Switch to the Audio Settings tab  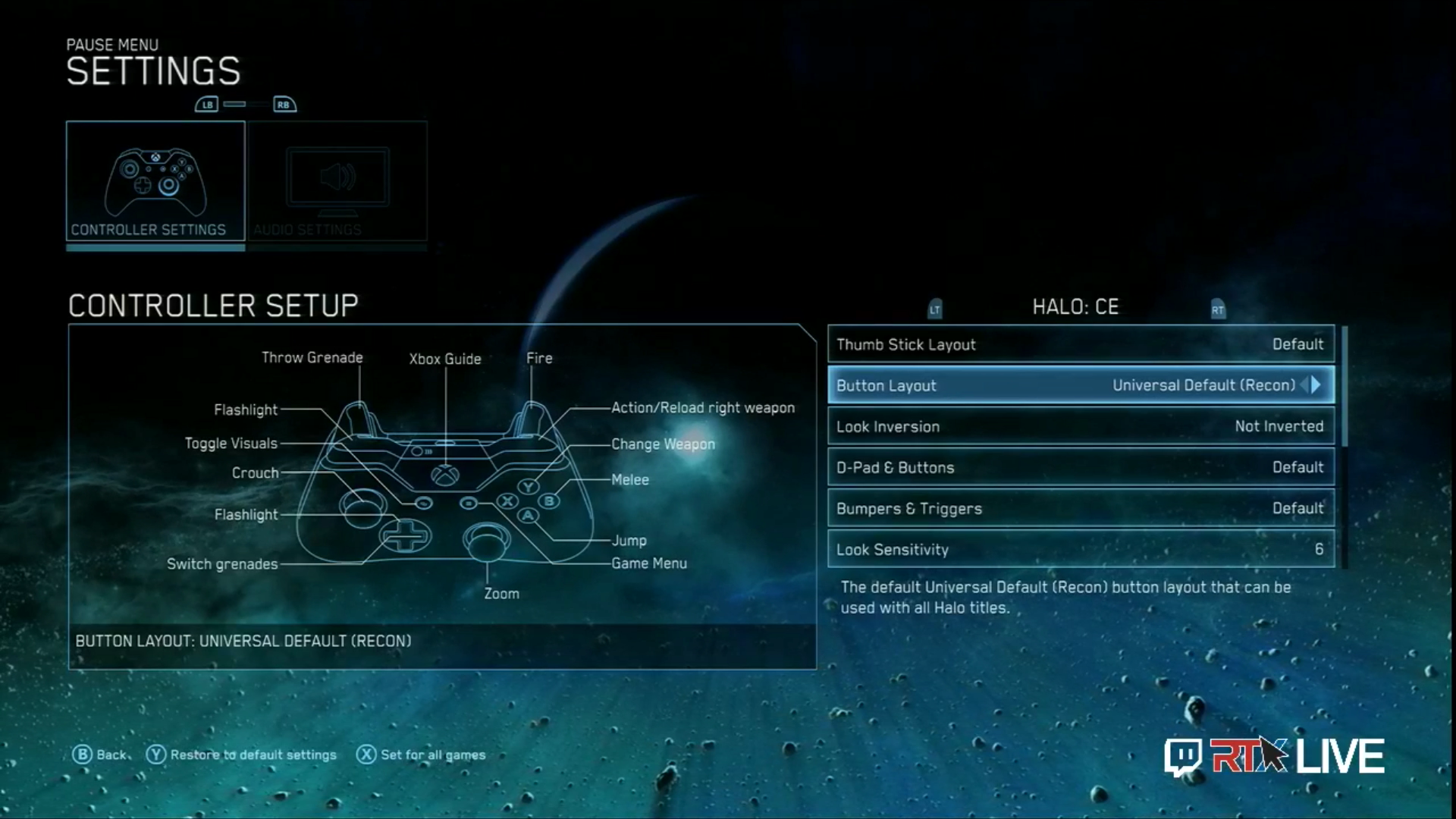pos(337,182)
